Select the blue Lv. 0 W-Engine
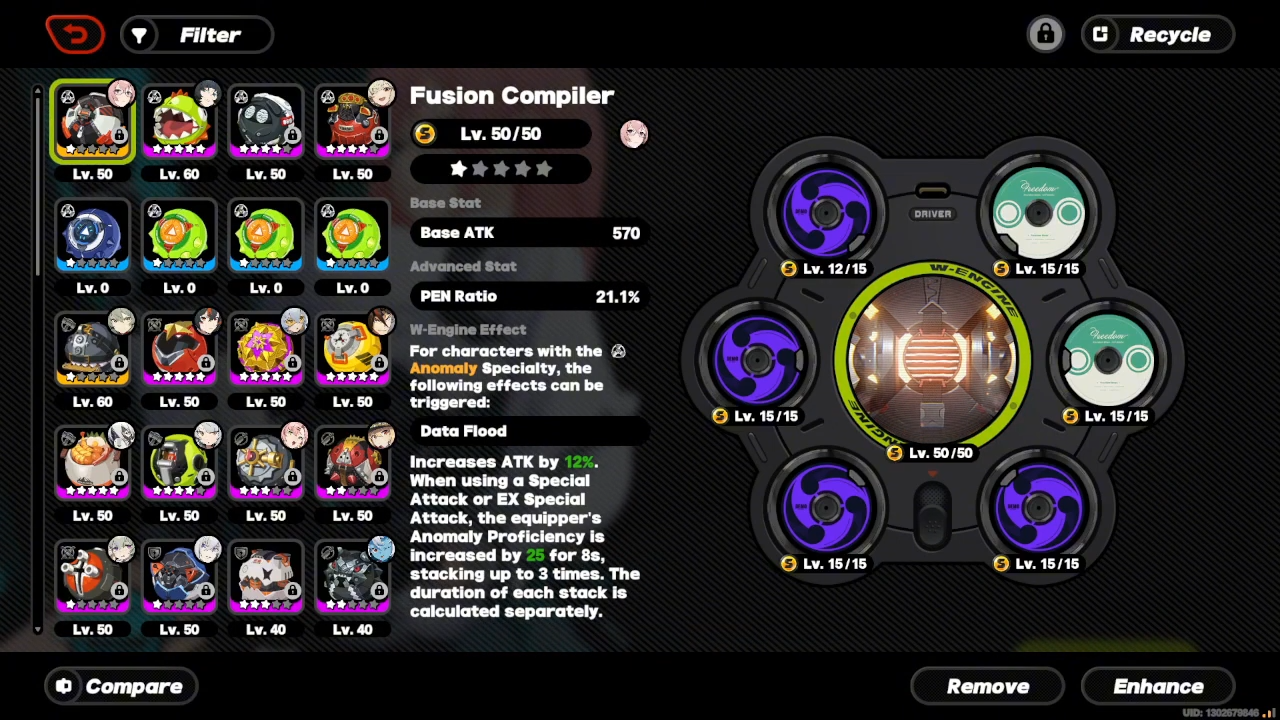 pos(93,236)
